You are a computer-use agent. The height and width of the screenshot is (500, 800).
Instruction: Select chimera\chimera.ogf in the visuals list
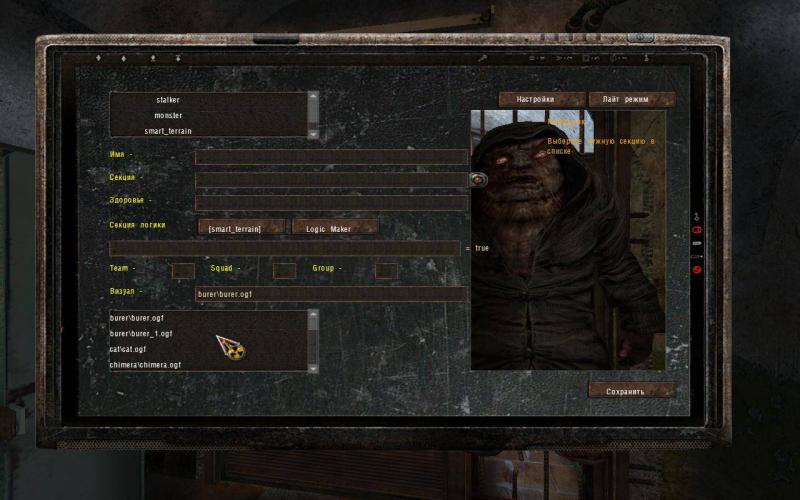(145, 365)
